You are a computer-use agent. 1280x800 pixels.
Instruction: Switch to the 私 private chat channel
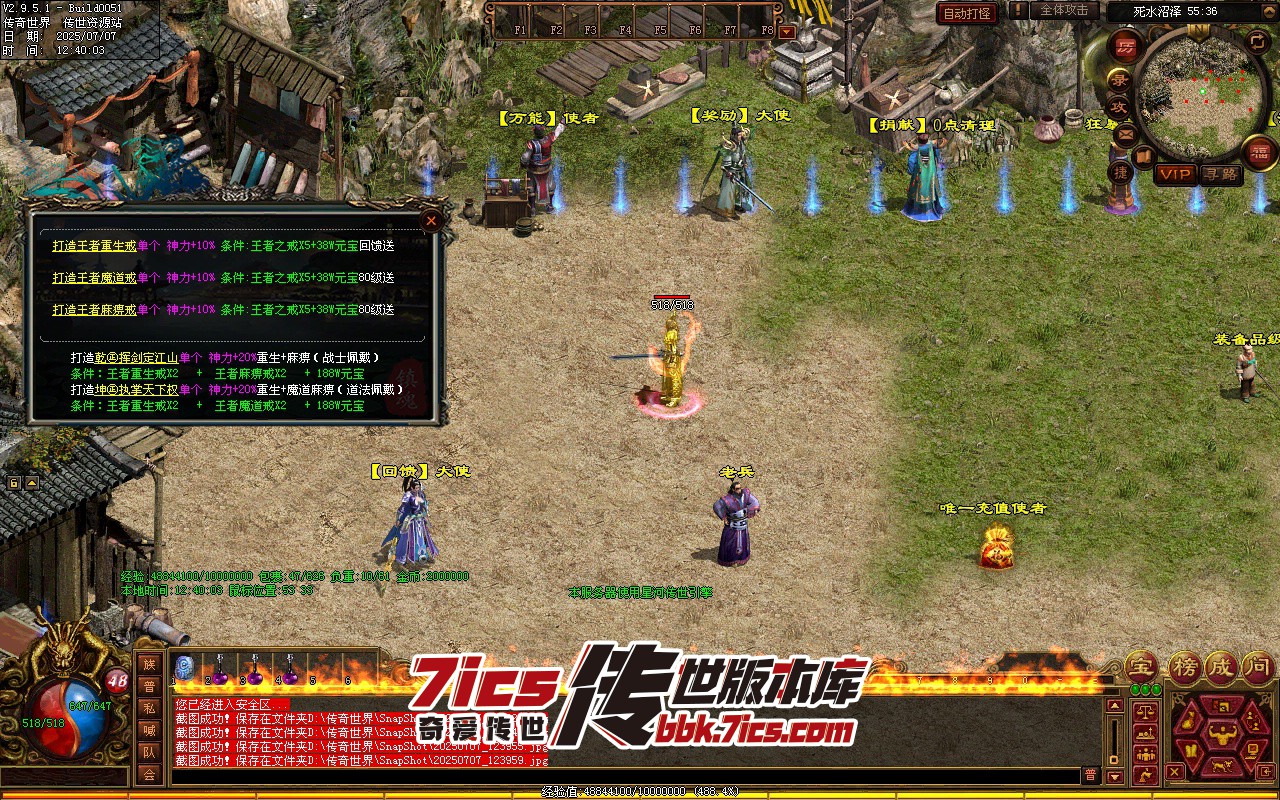point(149,708)
